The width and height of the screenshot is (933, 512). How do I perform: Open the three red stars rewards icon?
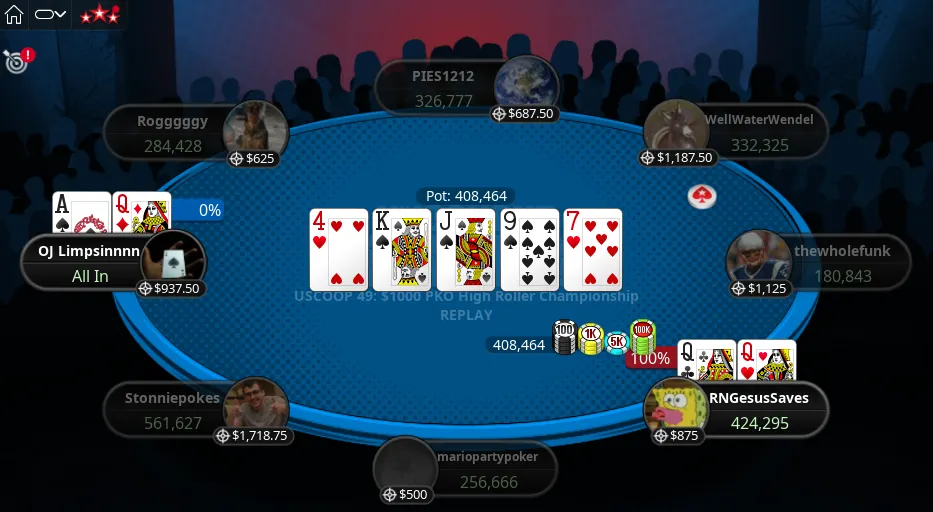click(x=99, y=15)
